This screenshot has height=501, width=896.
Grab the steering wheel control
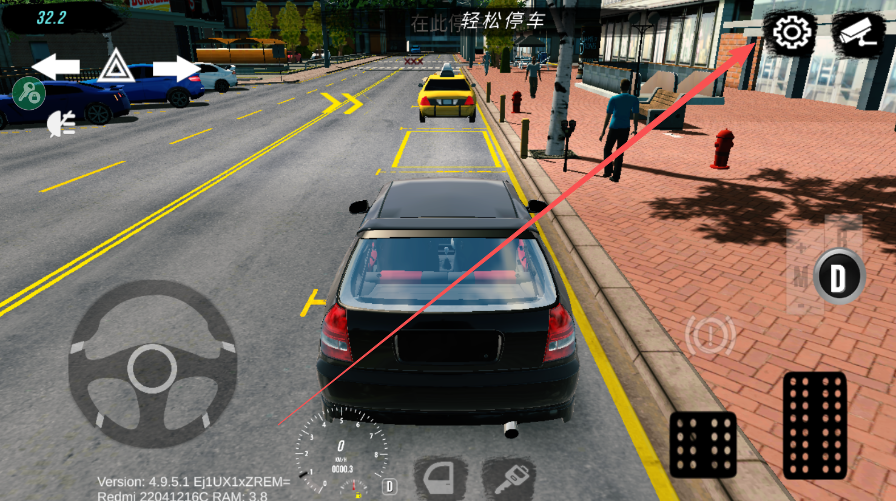[152, 363]
